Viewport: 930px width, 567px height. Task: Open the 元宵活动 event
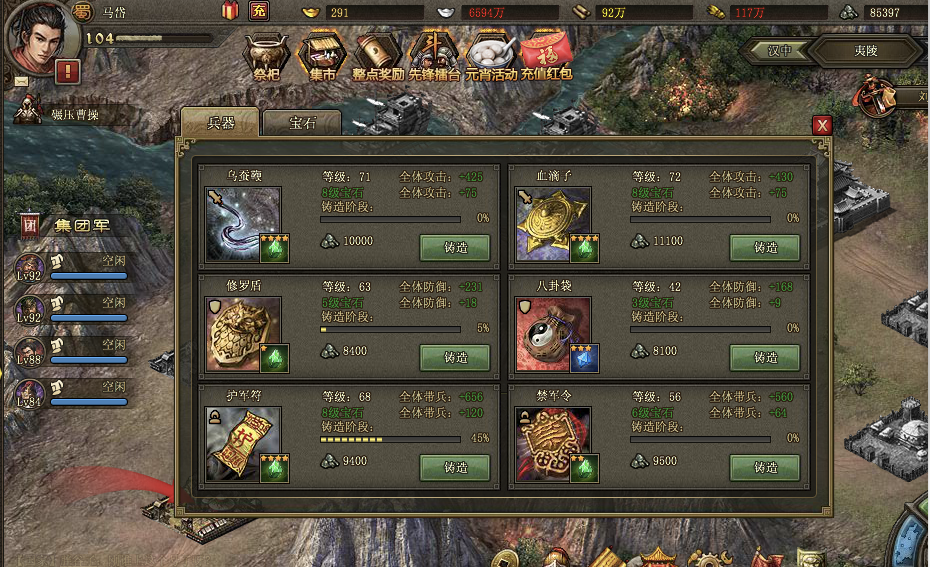tap(491, 55)
